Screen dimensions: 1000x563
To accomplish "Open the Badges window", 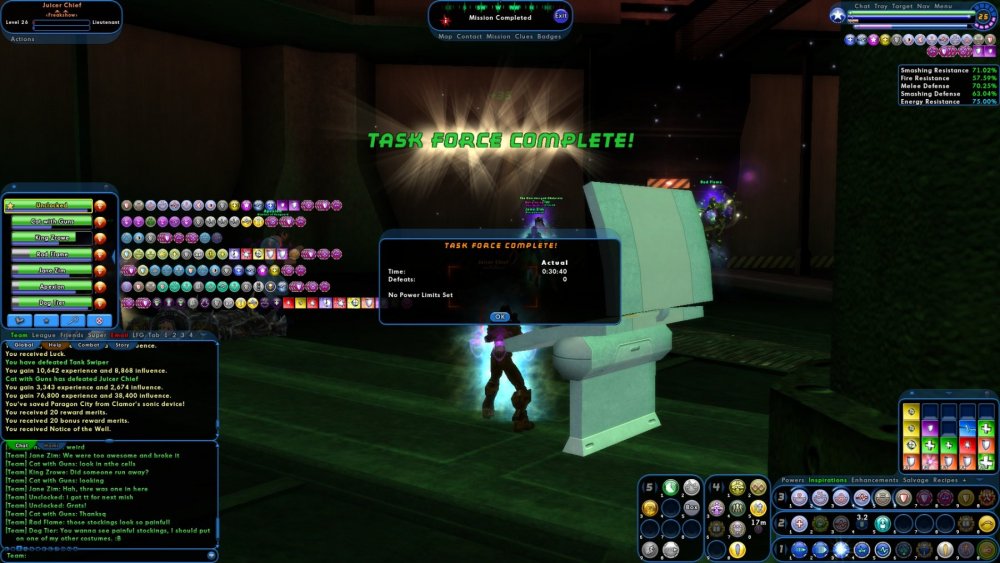I will [549, 36].
